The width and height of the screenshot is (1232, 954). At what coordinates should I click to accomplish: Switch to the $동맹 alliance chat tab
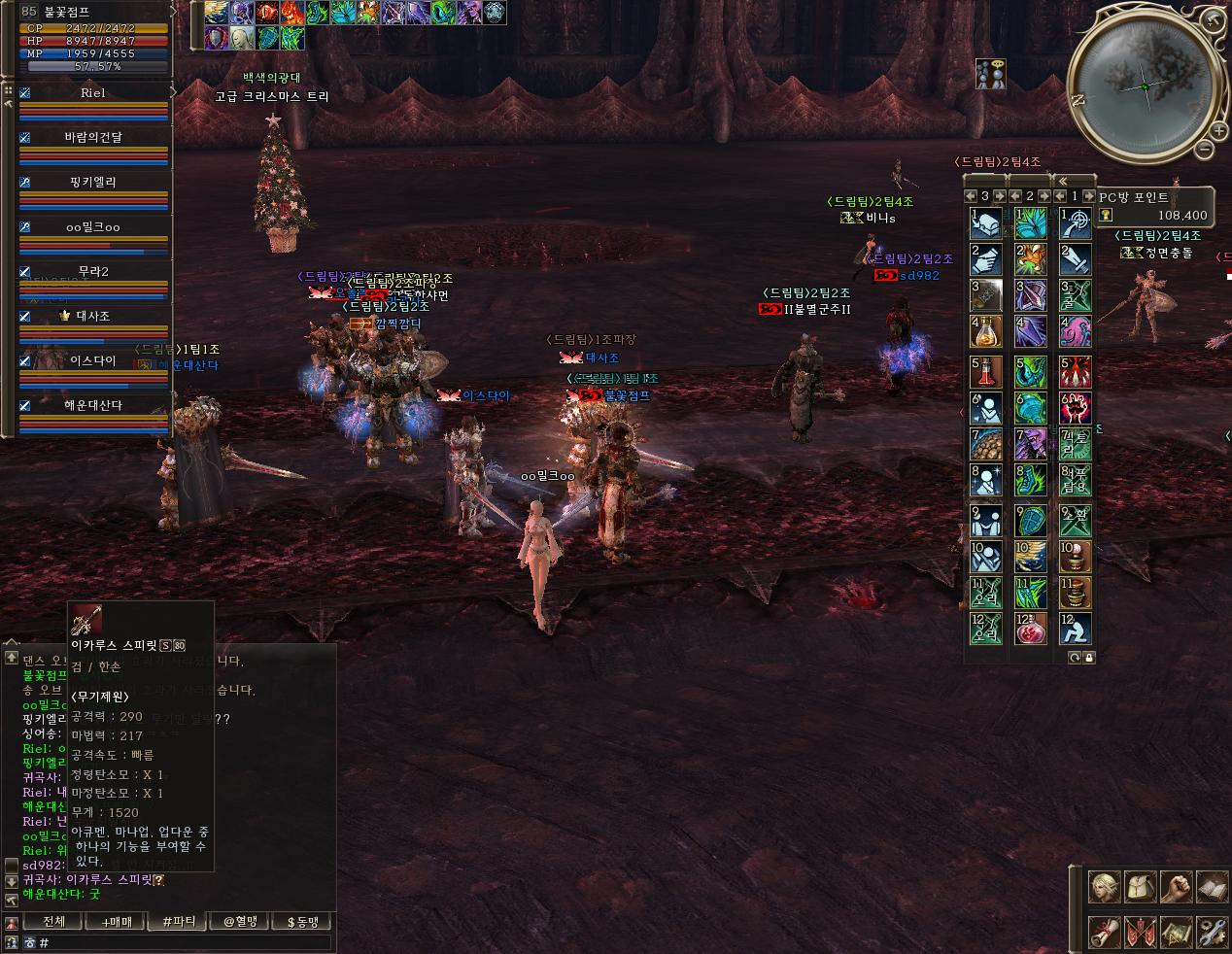point(302,921)
